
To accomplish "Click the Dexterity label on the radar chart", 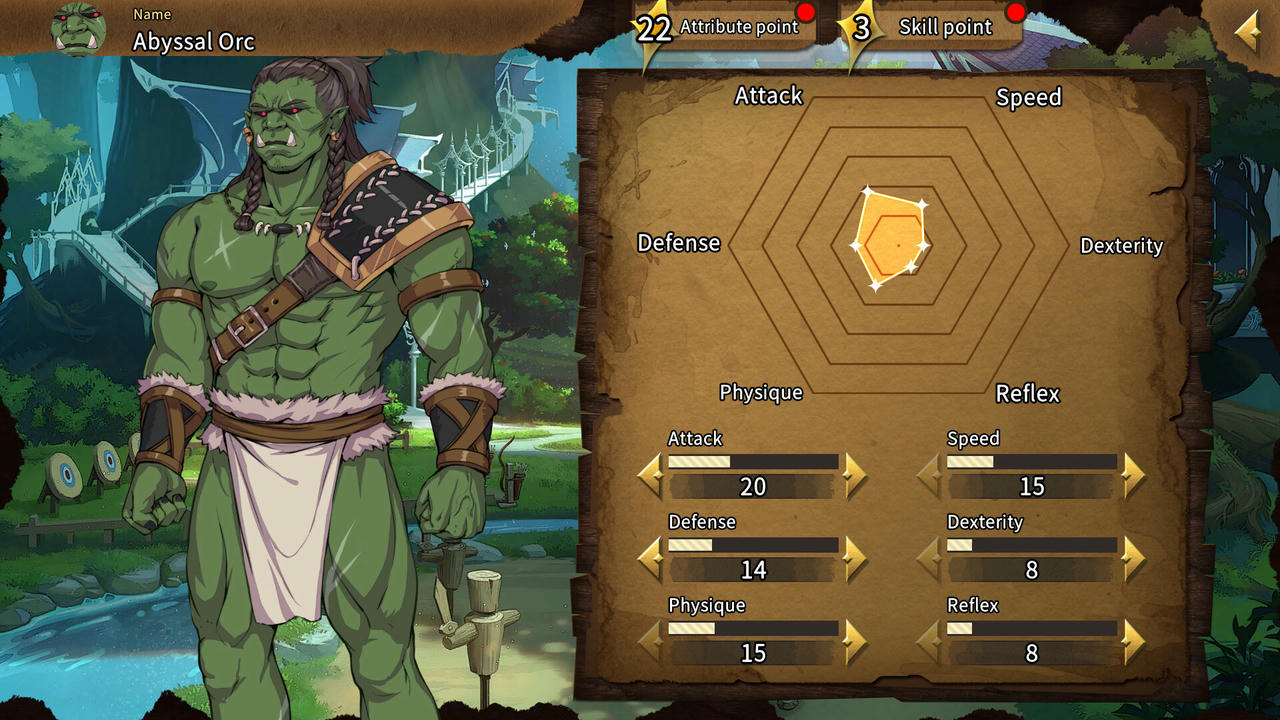I will [x=1122, y=246].
